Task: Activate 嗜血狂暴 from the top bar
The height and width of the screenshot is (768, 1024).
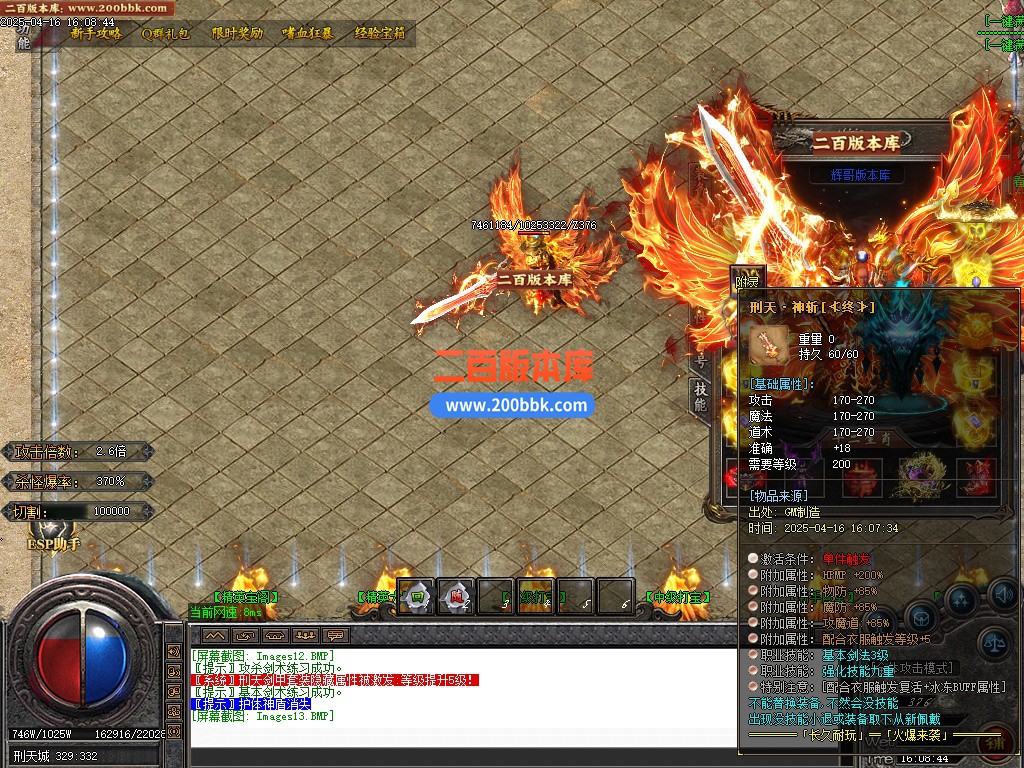Action: click(307, 33)
